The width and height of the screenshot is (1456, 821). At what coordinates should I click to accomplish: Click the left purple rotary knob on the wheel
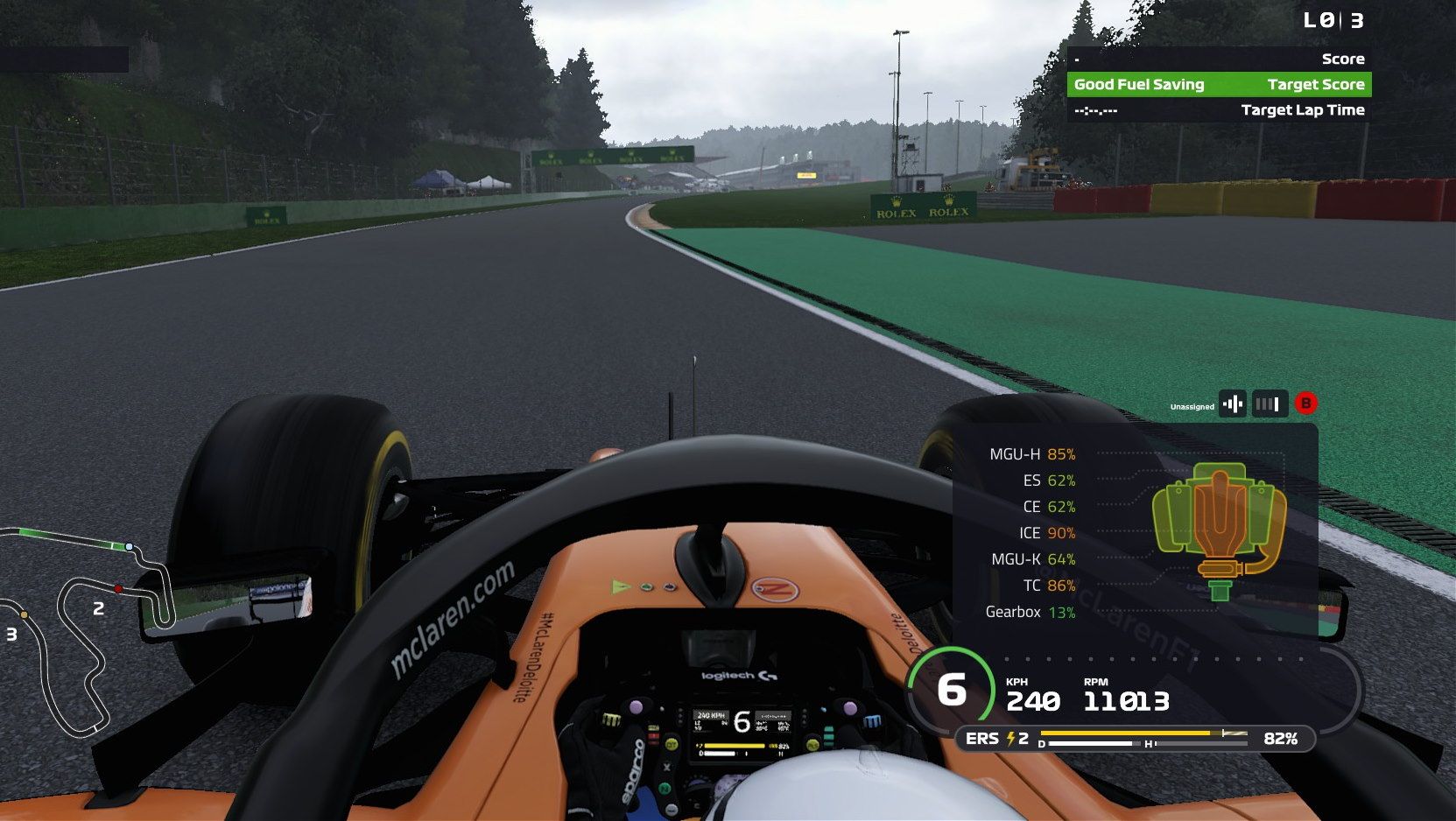tap(635, 707)
